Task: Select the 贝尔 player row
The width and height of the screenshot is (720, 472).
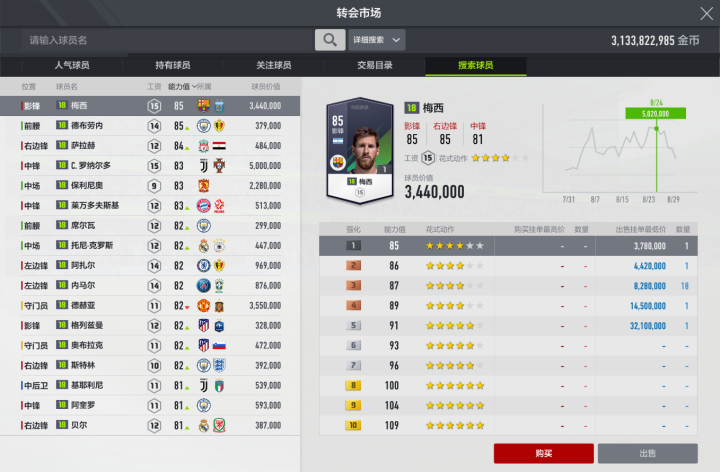Action: [150, 425]
